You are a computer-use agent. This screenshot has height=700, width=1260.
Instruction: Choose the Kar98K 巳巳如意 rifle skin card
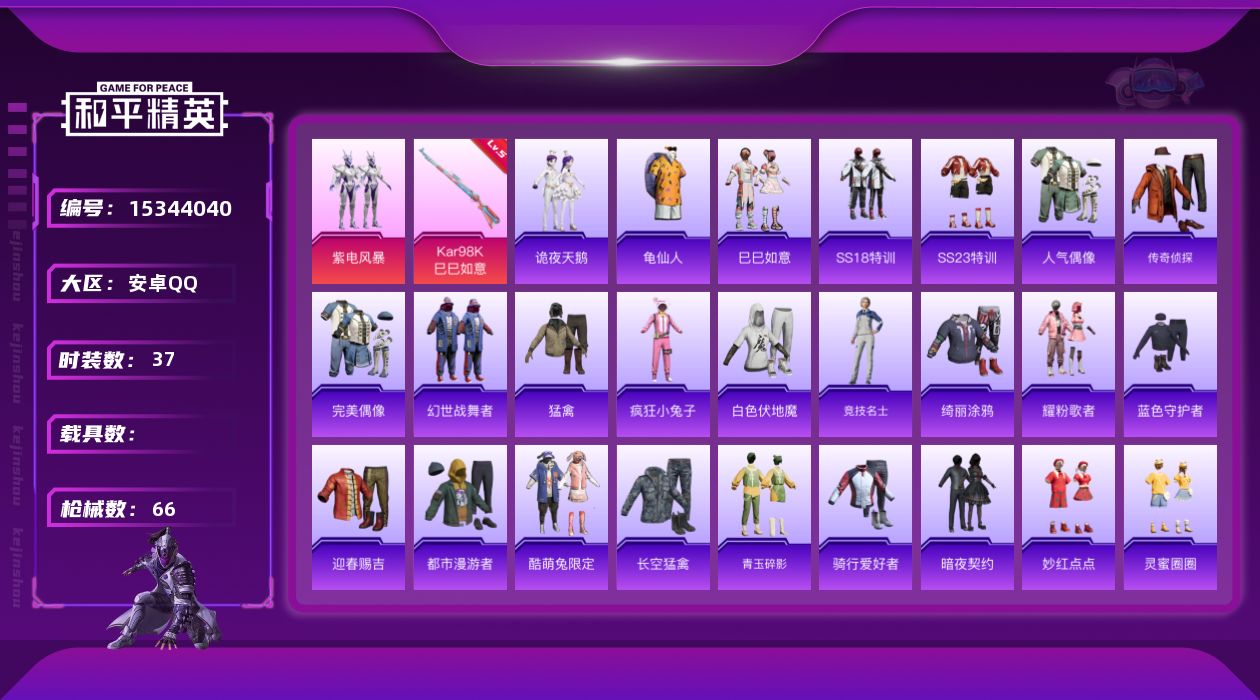460,211
